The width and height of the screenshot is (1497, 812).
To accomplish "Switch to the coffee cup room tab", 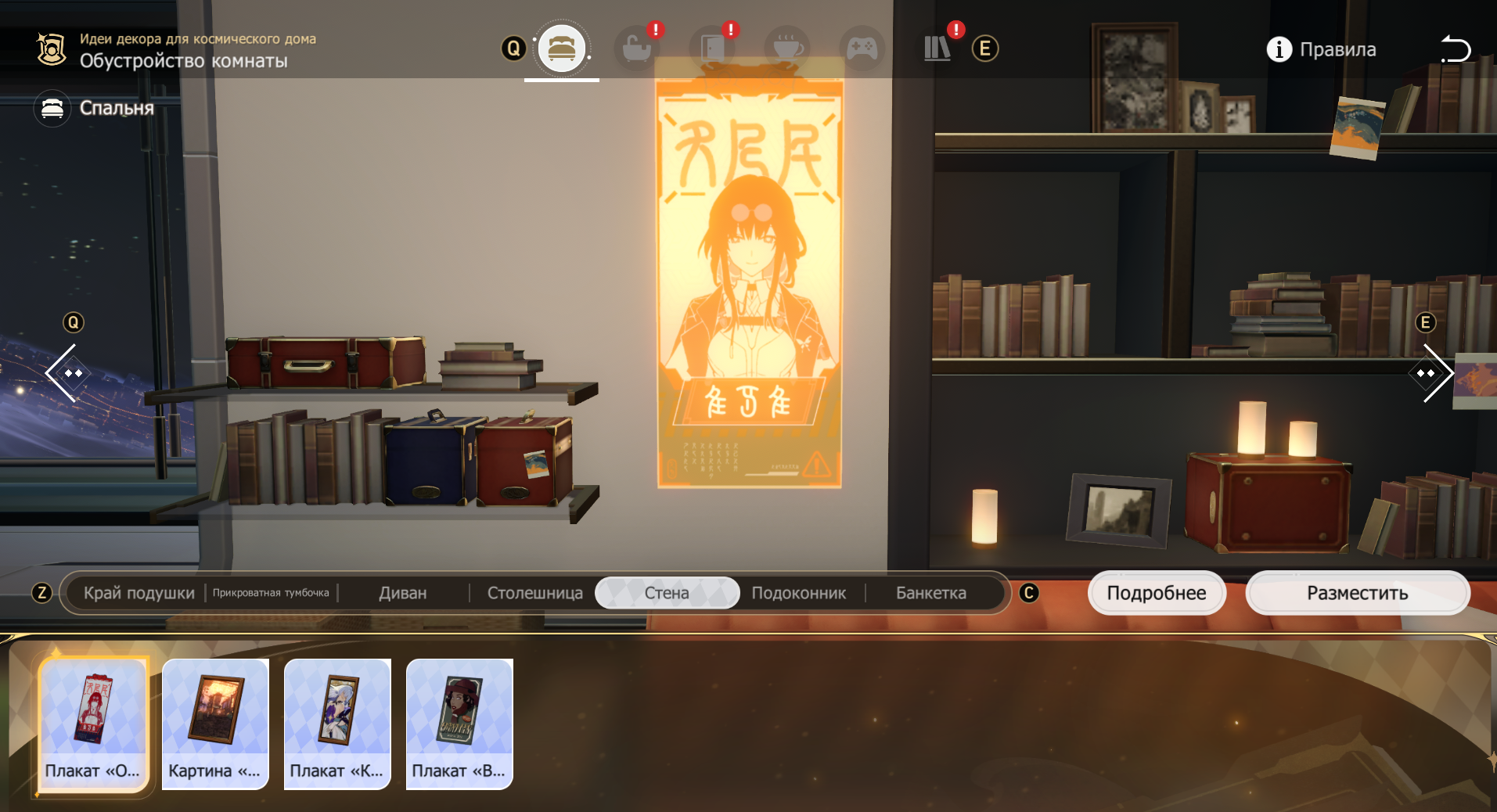I will (787, 49).
